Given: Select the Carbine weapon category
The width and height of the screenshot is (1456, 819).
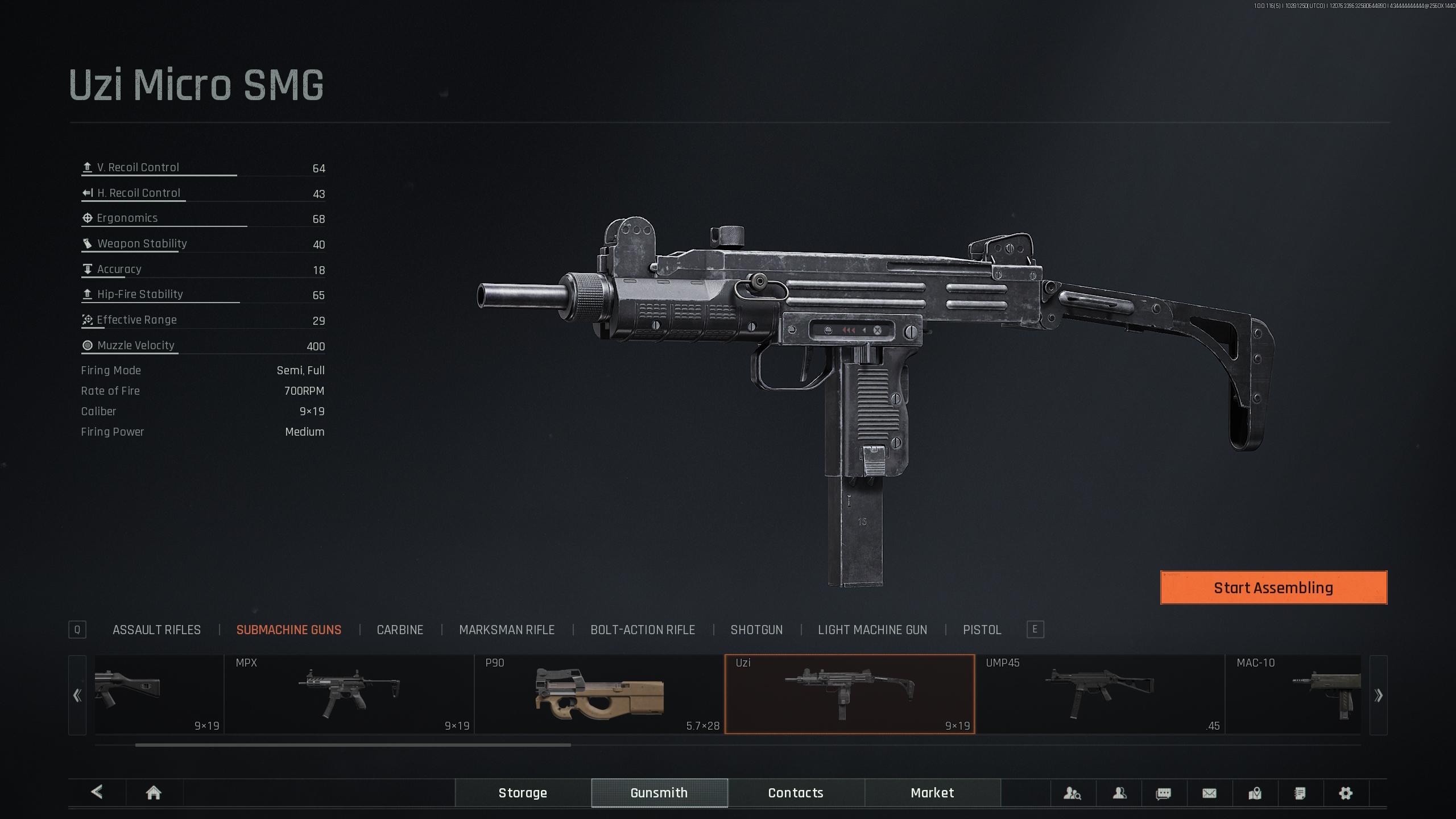Looking at the screenshot, I should click(x=400, y=630).
